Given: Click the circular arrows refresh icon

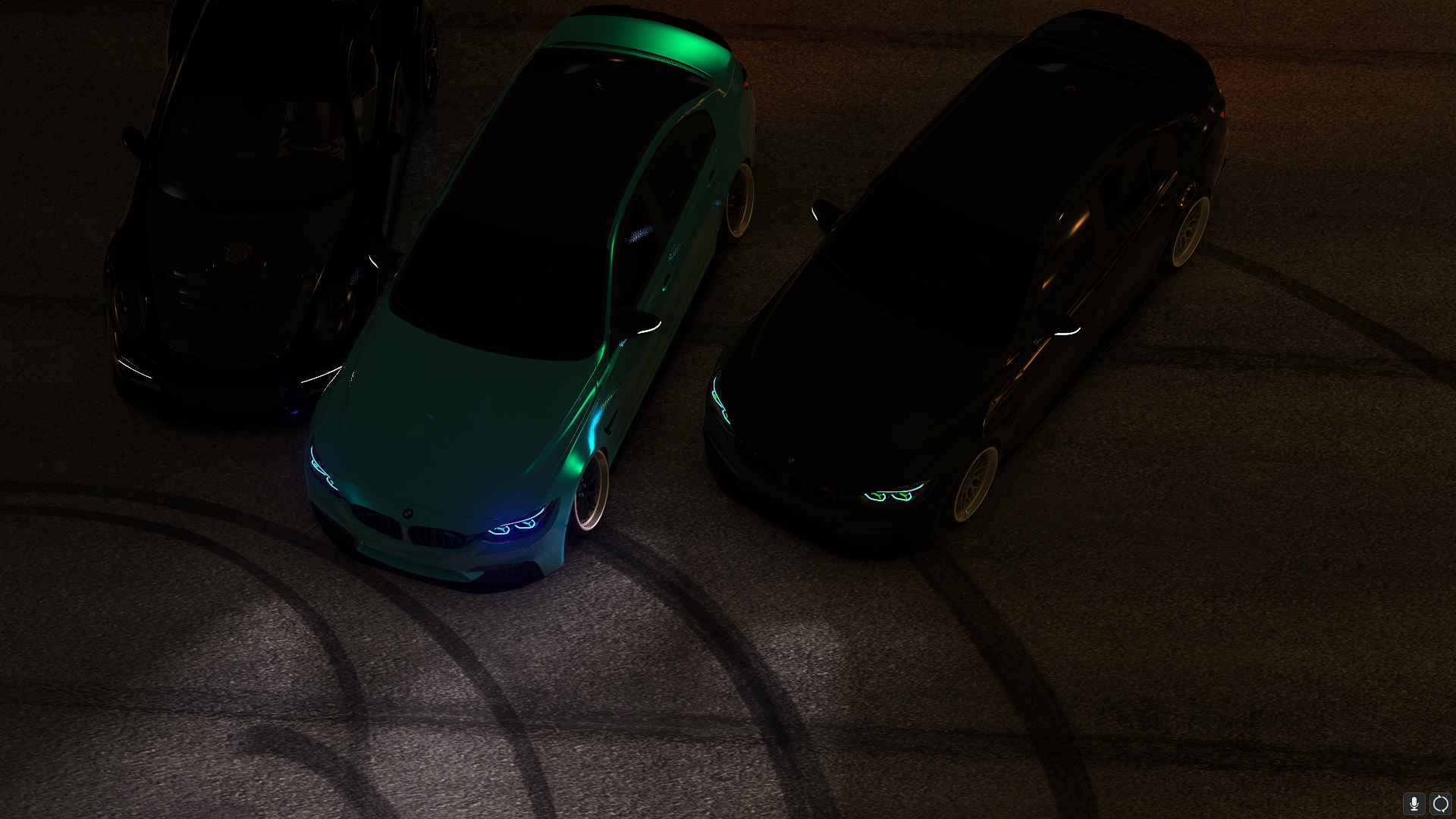Looking at the screenshot, I should tap(1440, 804).
